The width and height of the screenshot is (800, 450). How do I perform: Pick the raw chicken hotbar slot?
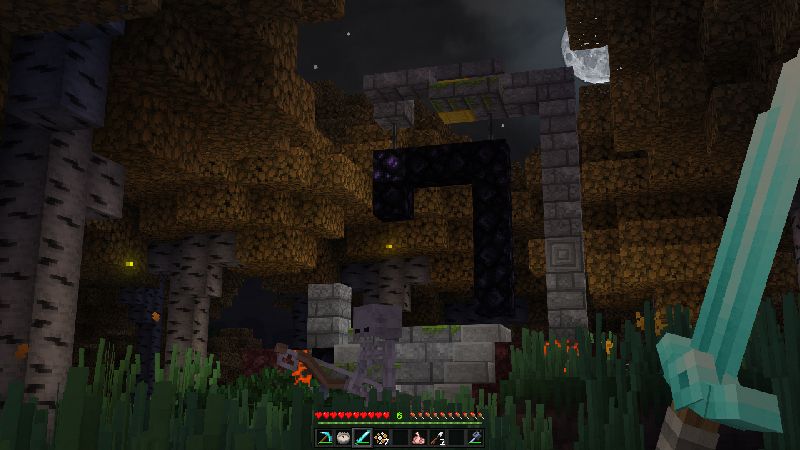click(x=418, y=438)
